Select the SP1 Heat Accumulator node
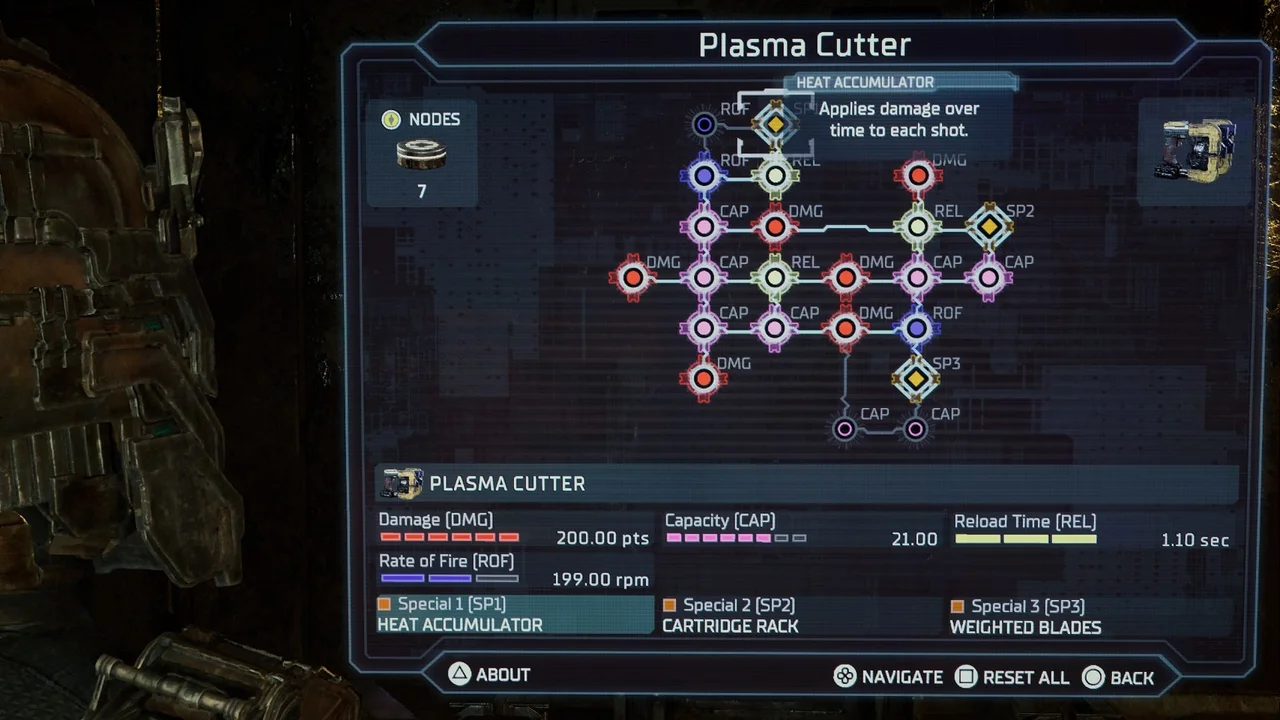The height and width of the screenshot is (720, 1280). tap(775, 124)
